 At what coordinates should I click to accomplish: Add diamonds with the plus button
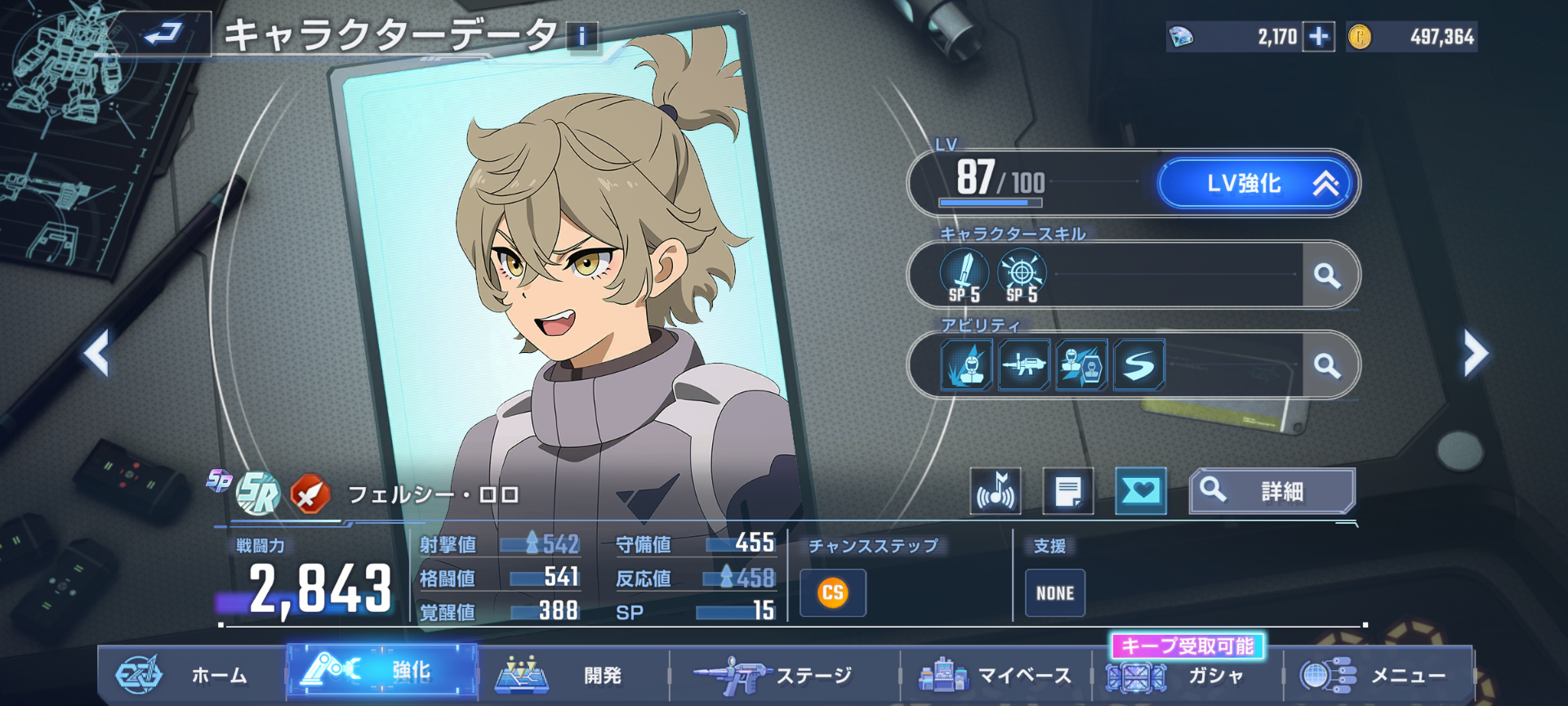(1318, 37)
